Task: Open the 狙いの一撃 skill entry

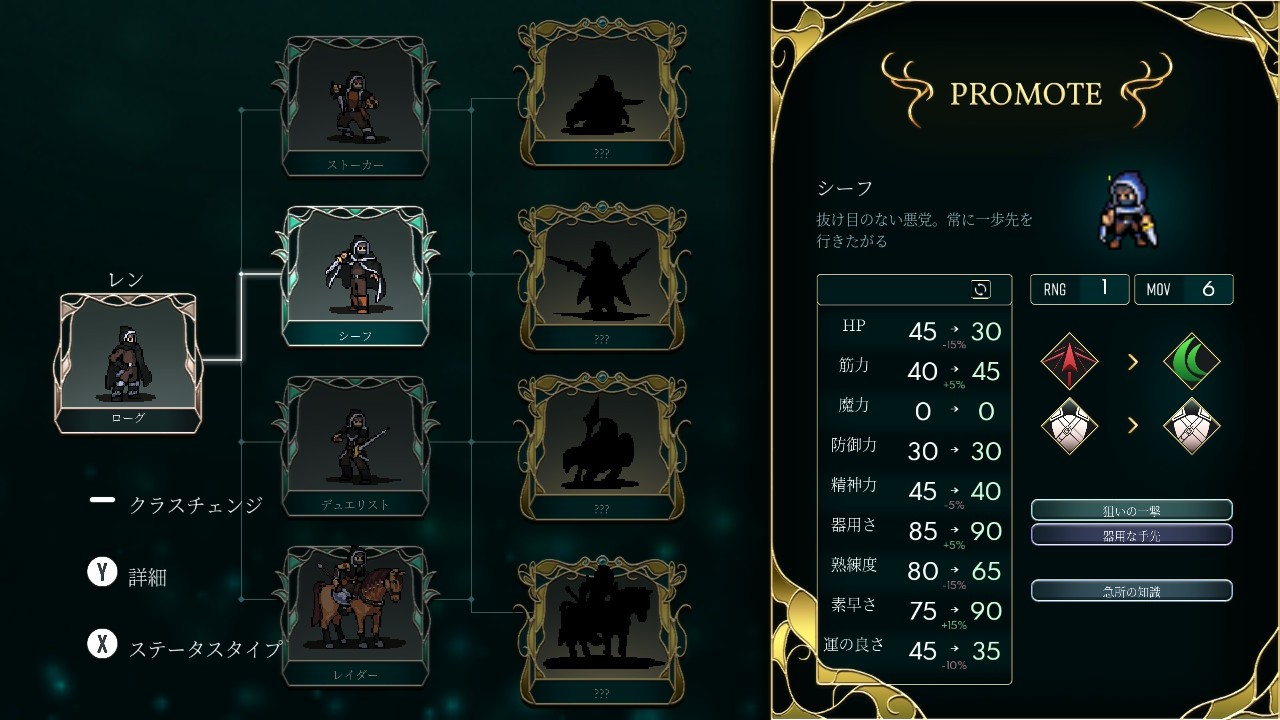Action: (x=1131, y=510)
